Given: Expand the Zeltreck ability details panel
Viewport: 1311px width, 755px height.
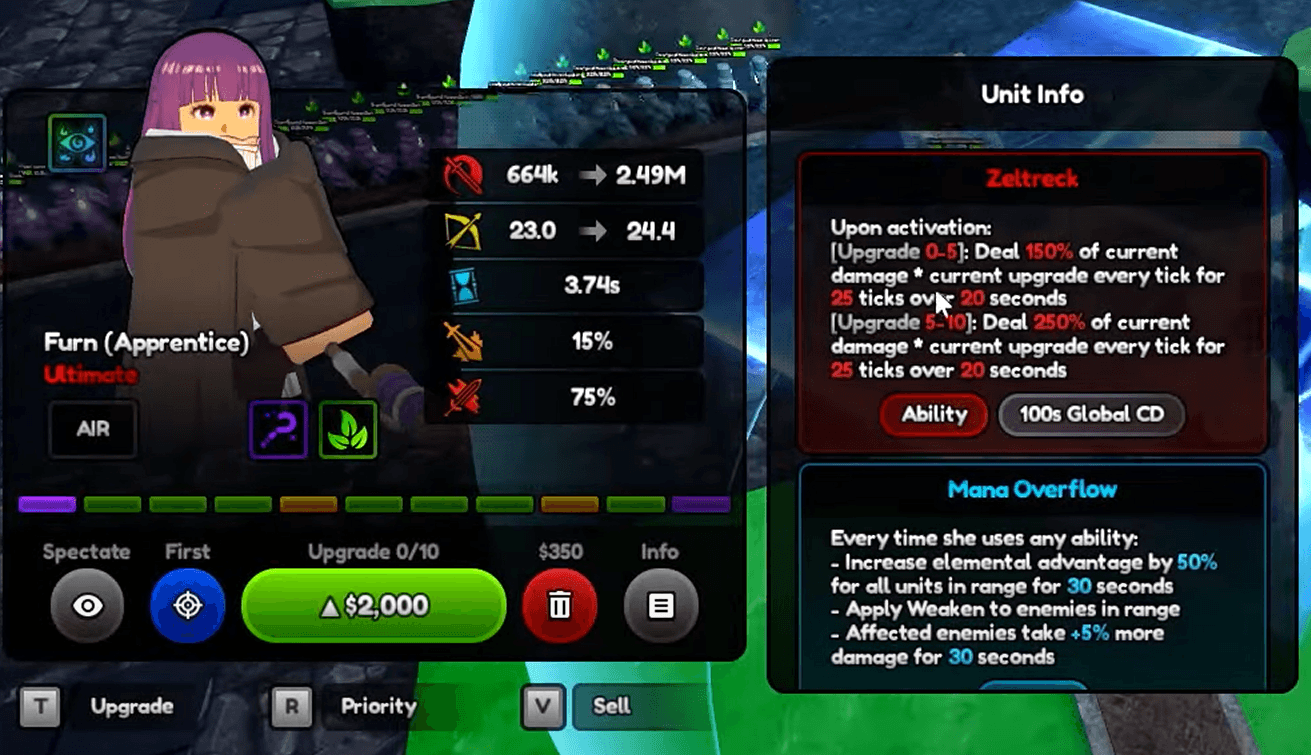Looking at the screenshot, I should 1032,179.
